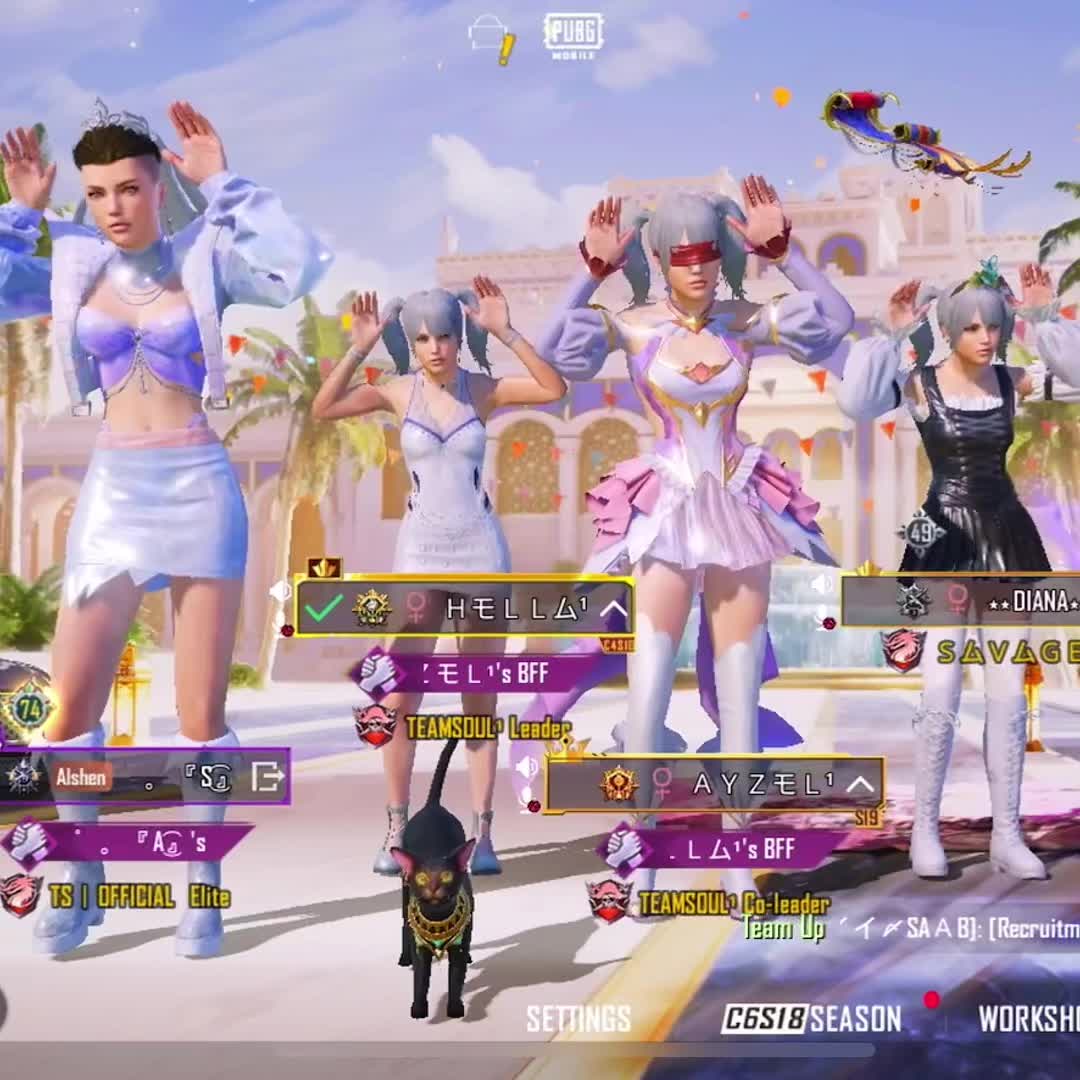Viewport: 1080px width, 1080px height.
Task: Expand AYZEL's player tag arrow
Action: coord(860,784)
